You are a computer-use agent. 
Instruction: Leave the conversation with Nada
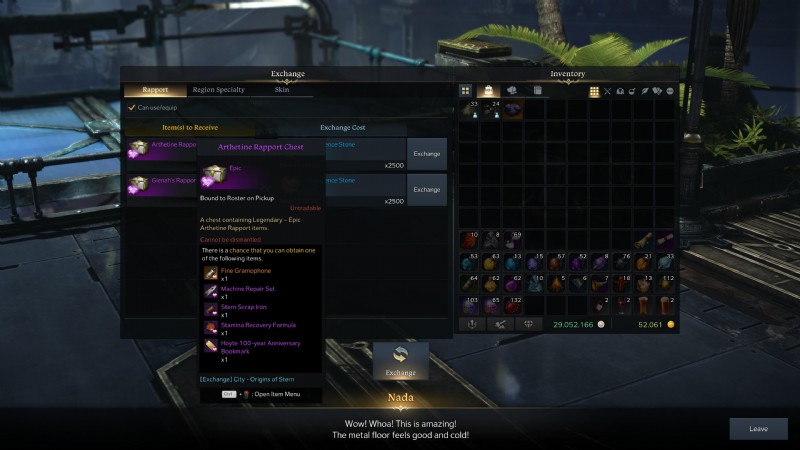click(x=758, y=429)
